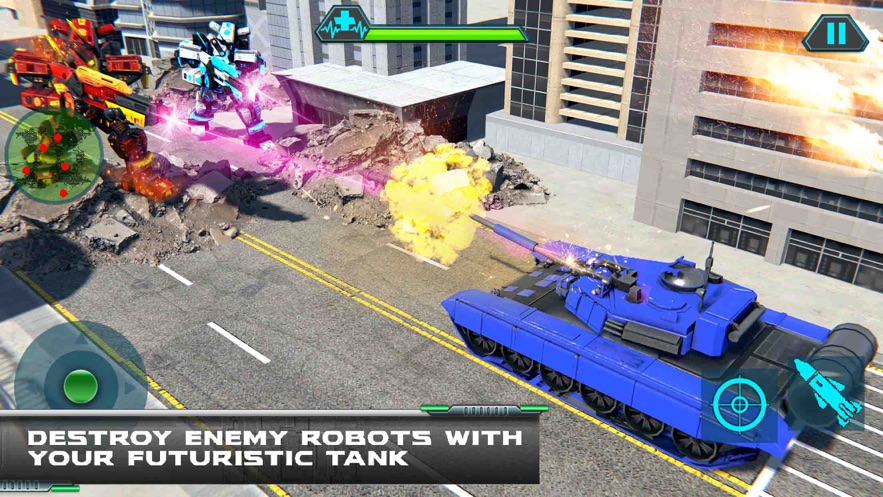The height and width of the screenshot is (497, 883).
Task: Click the circular radar minimap
Action: click(53, 154)
